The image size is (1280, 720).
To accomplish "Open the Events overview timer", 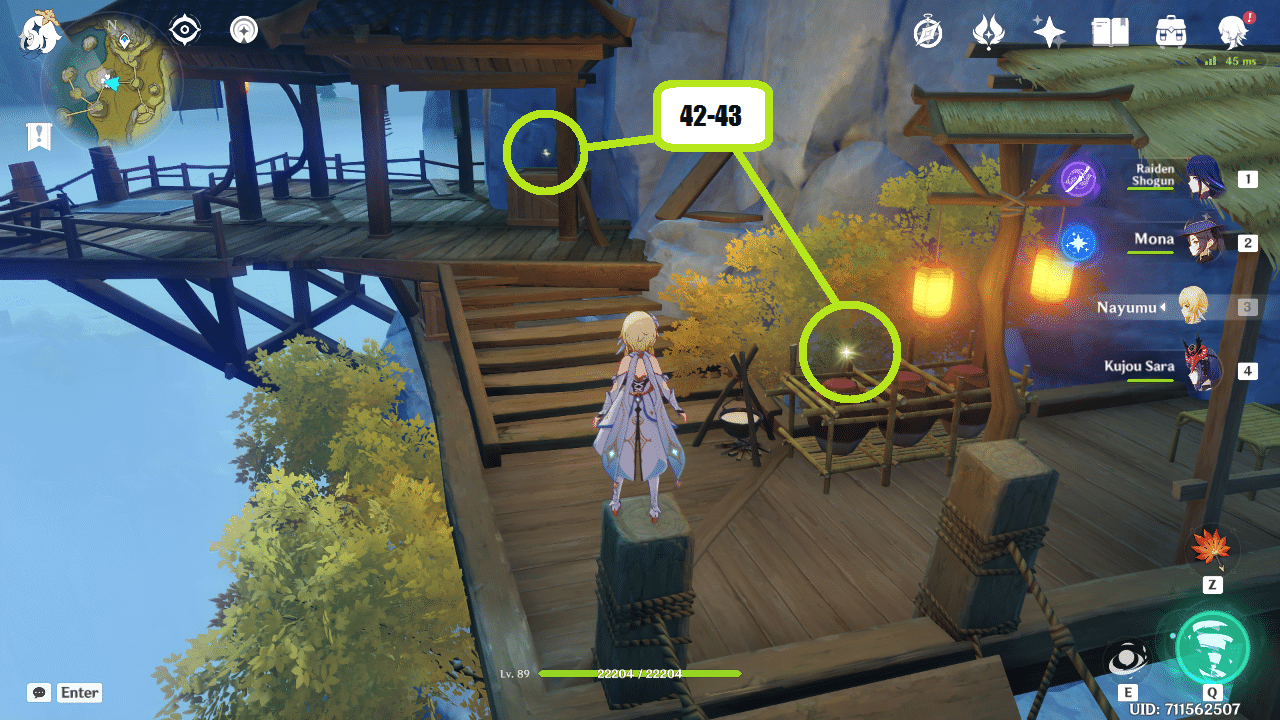I will click(x=926, y=33).
